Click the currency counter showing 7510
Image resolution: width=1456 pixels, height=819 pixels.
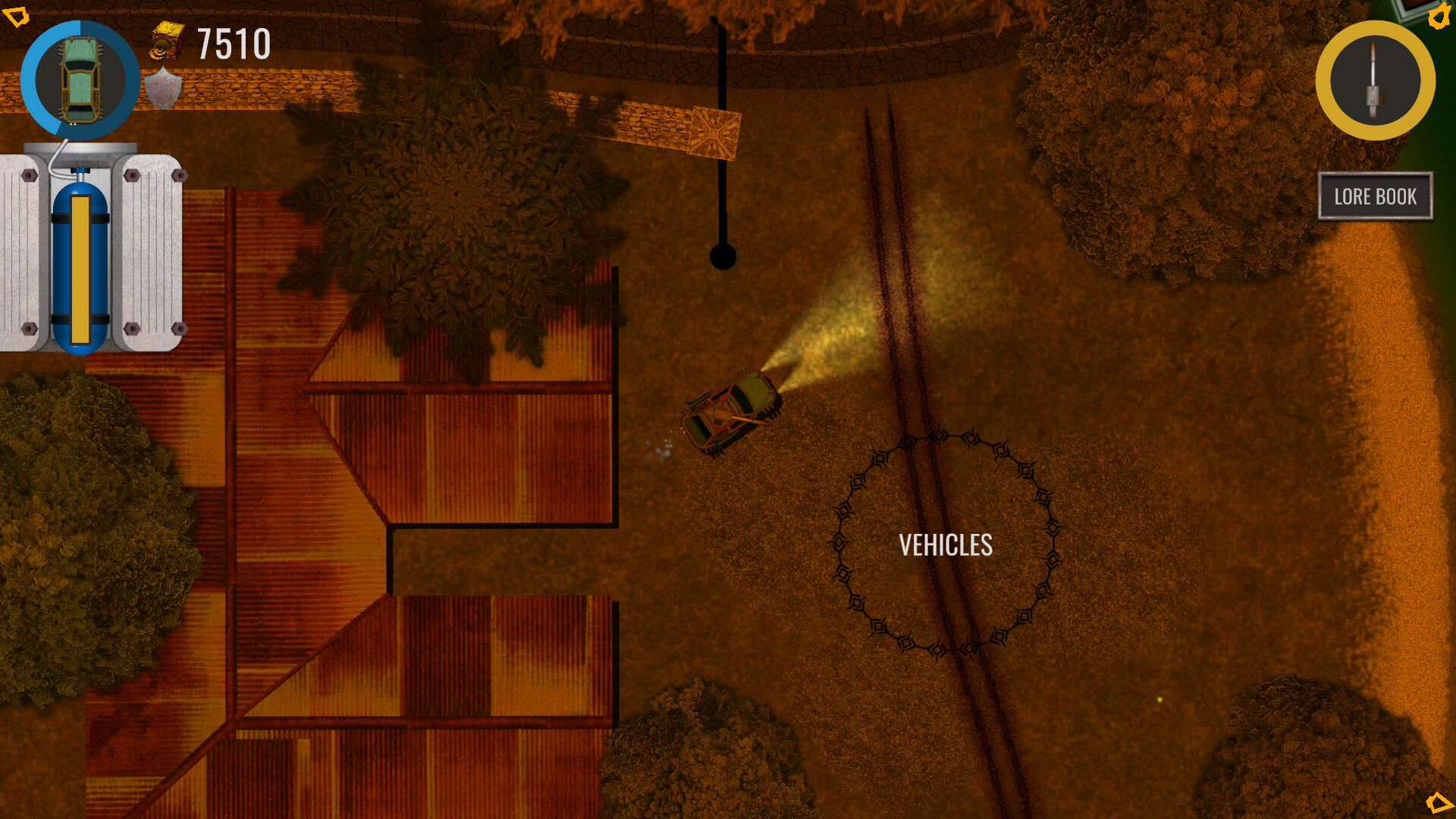point(231,44)
